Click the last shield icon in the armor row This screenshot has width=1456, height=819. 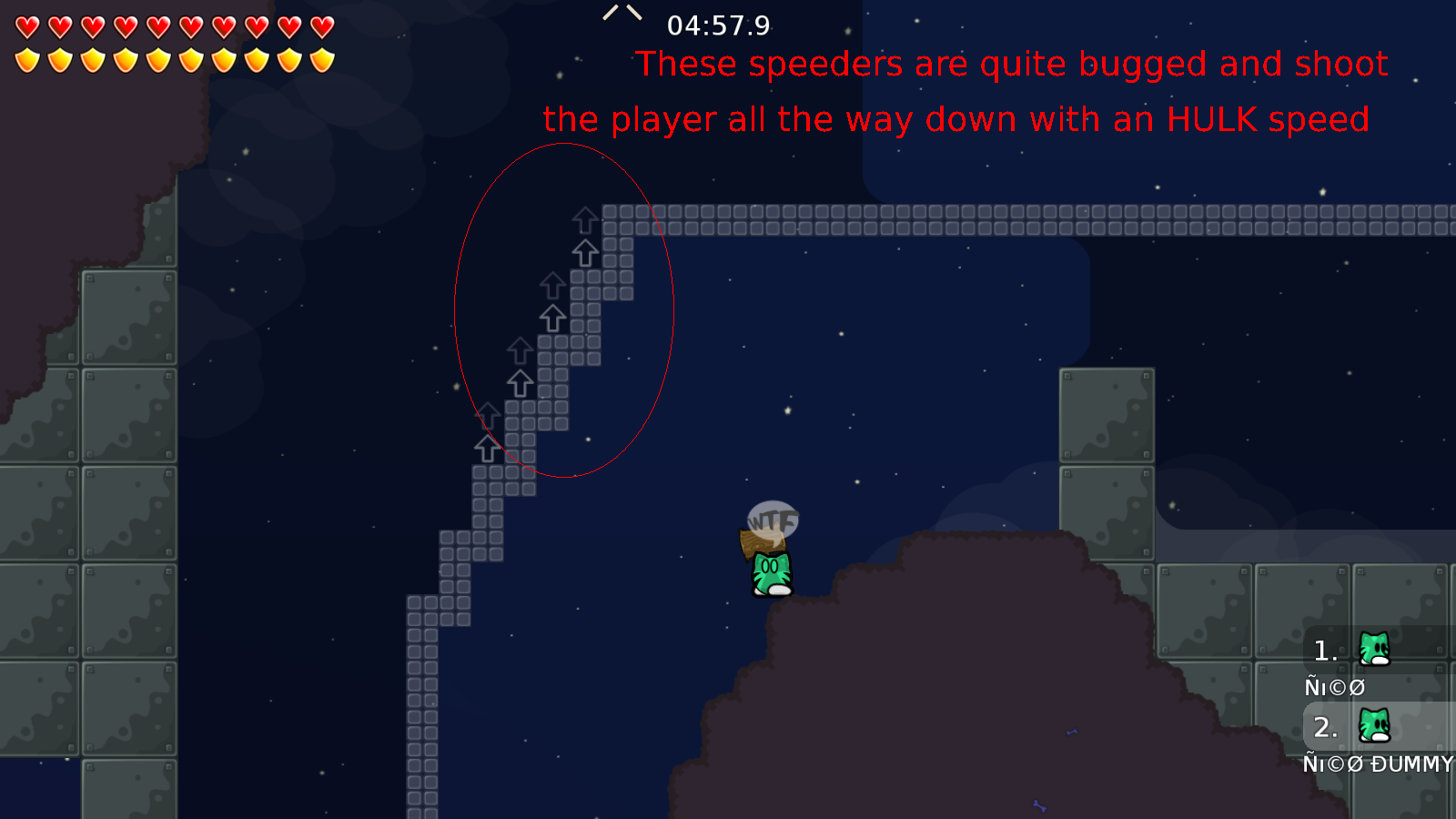click(x=320, y=59)
